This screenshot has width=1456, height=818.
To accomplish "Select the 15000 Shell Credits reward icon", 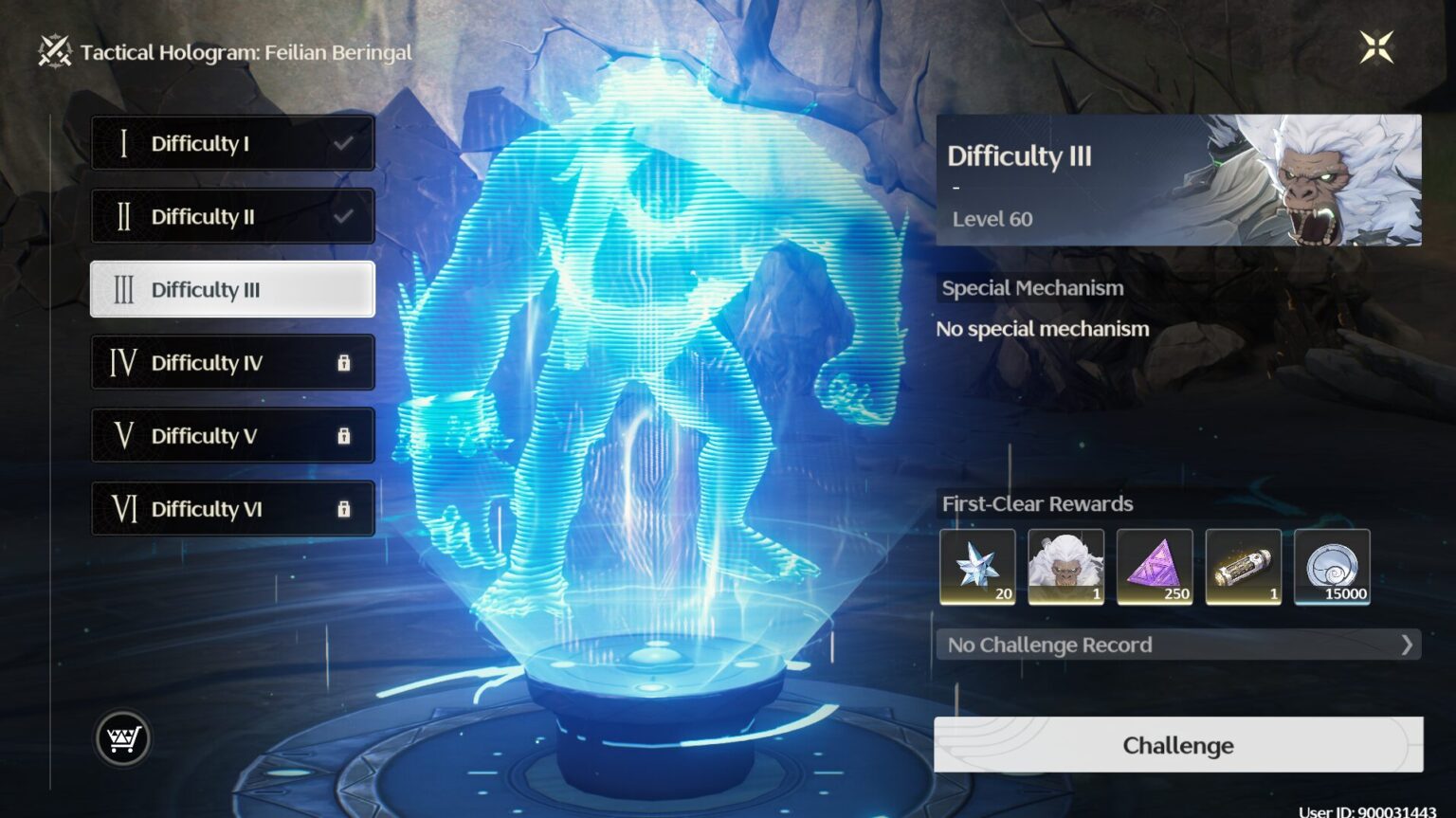I will pos(1332,566).
